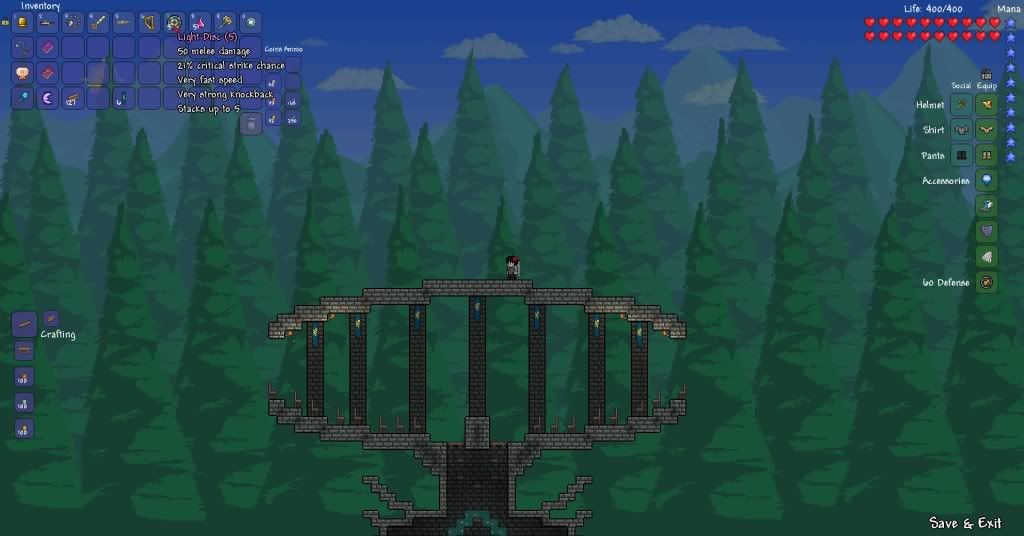Select the winged boots accessory slot
Viewport: 1024px width, 536px height.
coord(987,206)
